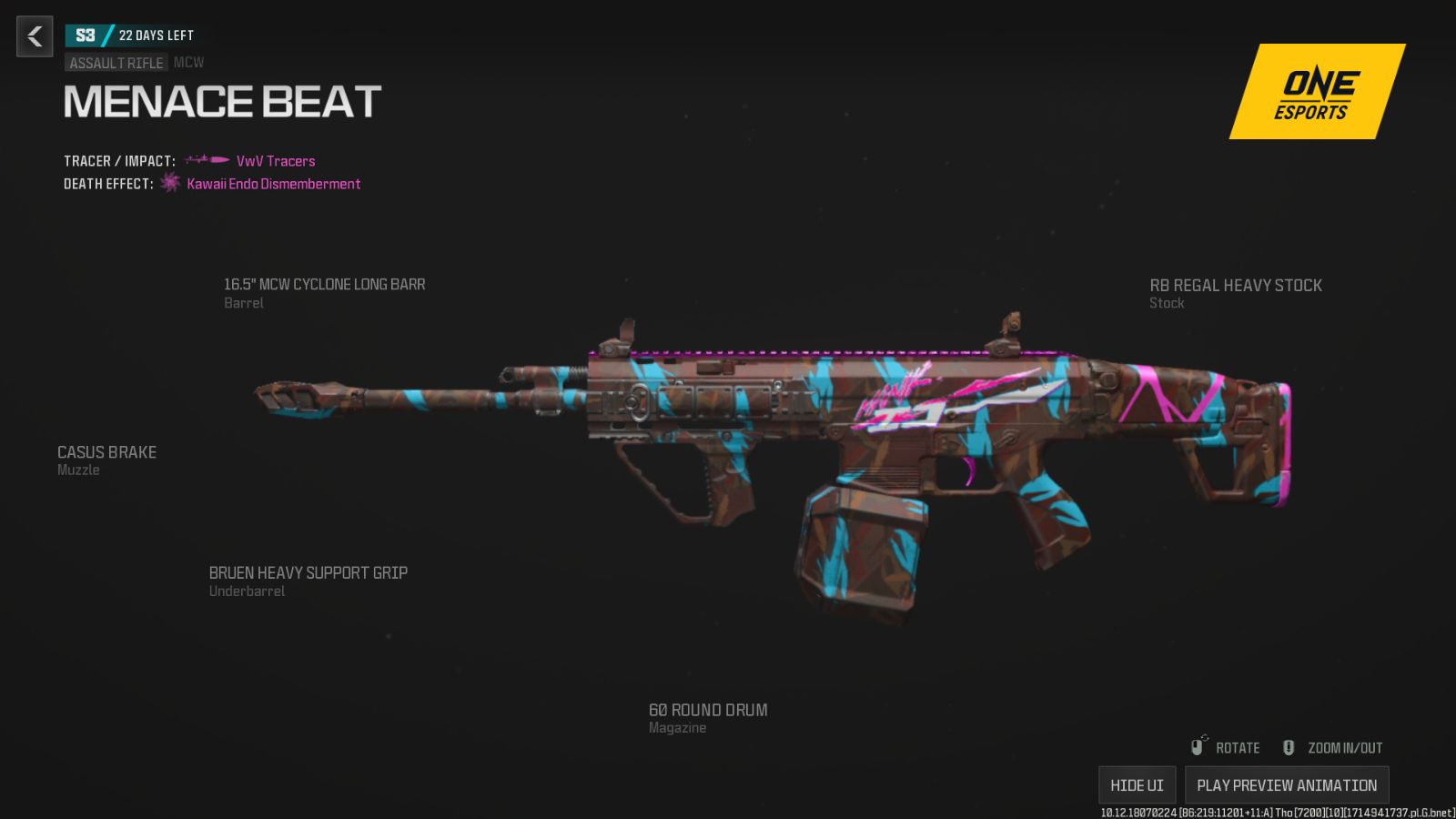
Task: Click the Kawaii Endo Dismemberment splatter icon
Action: [x=170, y=184]
